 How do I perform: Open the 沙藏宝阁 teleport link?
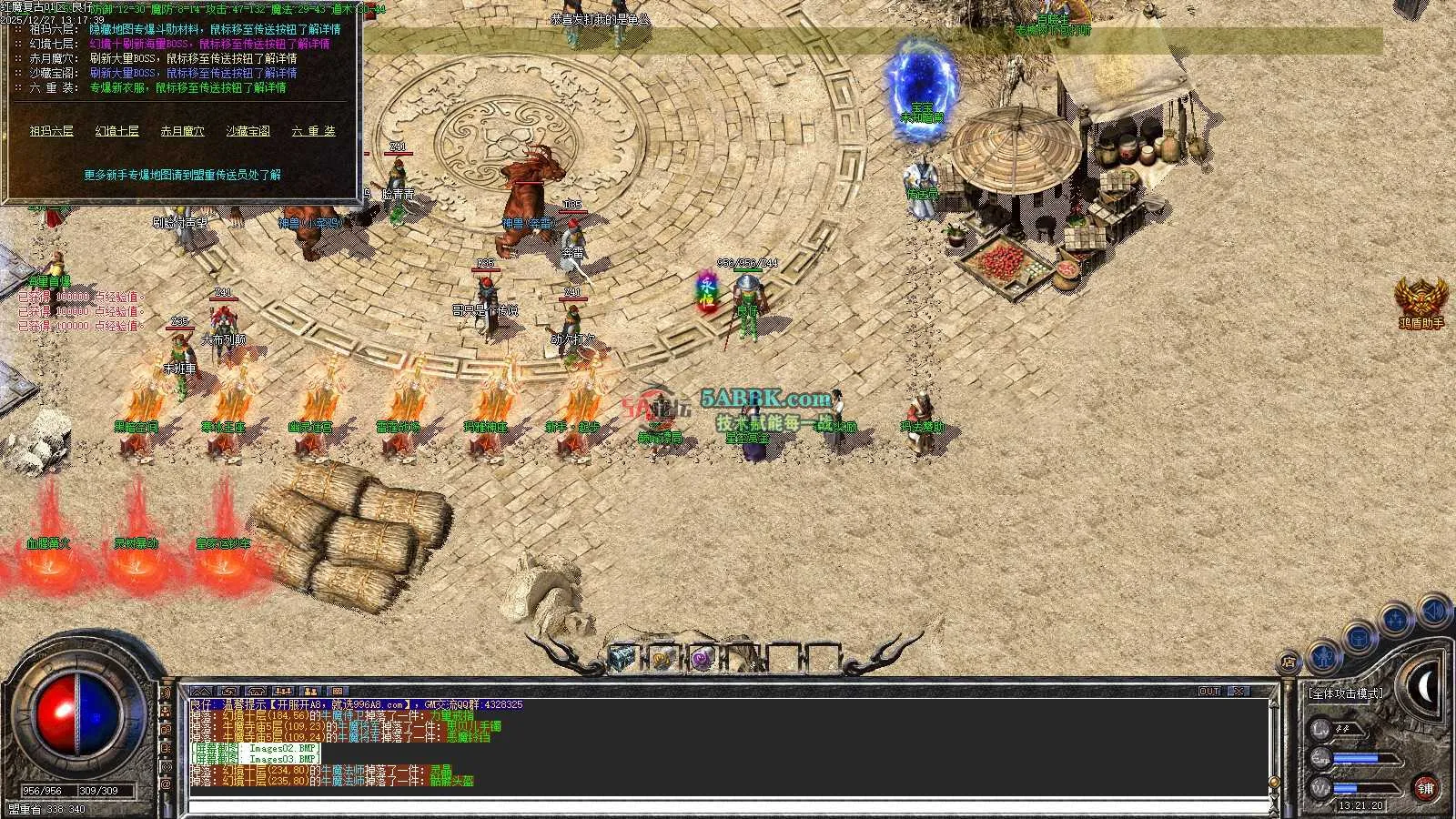(x=248, y=131)
